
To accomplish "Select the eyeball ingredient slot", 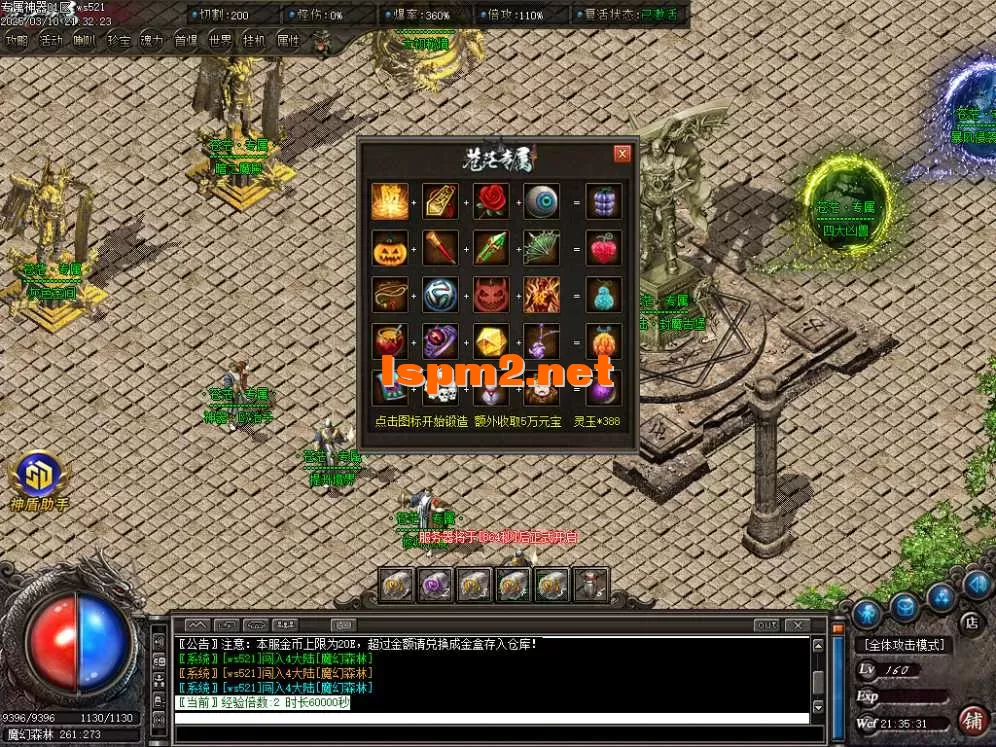I will pos(542,201).
